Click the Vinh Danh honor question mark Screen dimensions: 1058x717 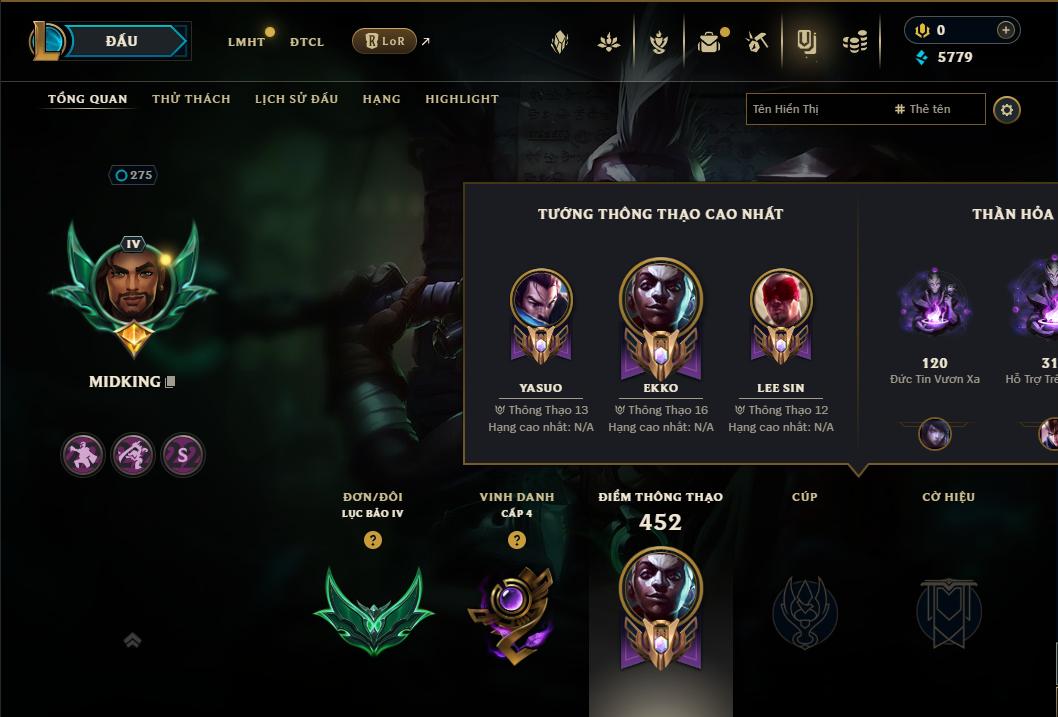pyautogui.click(x=517, y=540)
